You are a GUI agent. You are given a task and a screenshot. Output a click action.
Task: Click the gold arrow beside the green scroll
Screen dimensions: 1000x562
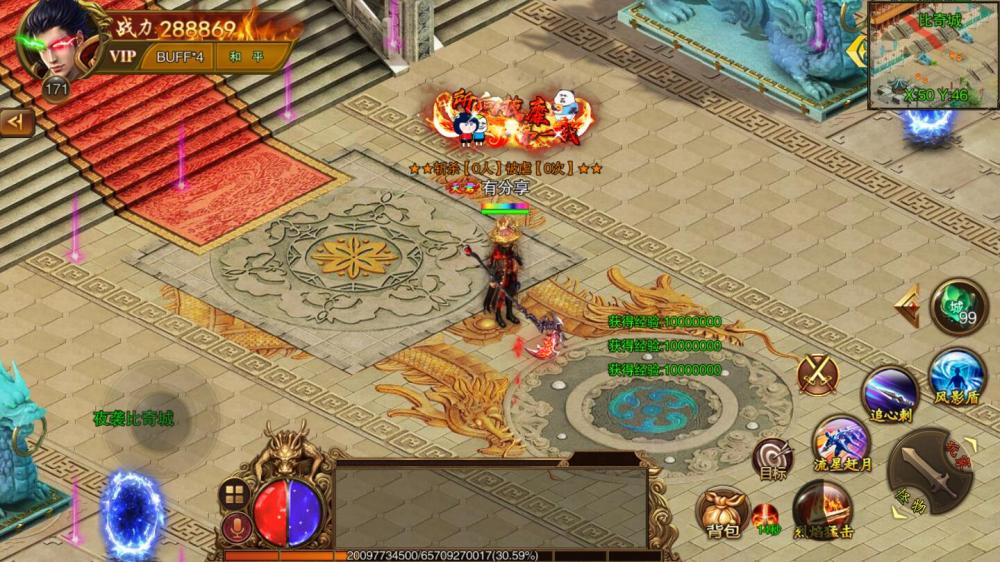(x=908, y=306)
